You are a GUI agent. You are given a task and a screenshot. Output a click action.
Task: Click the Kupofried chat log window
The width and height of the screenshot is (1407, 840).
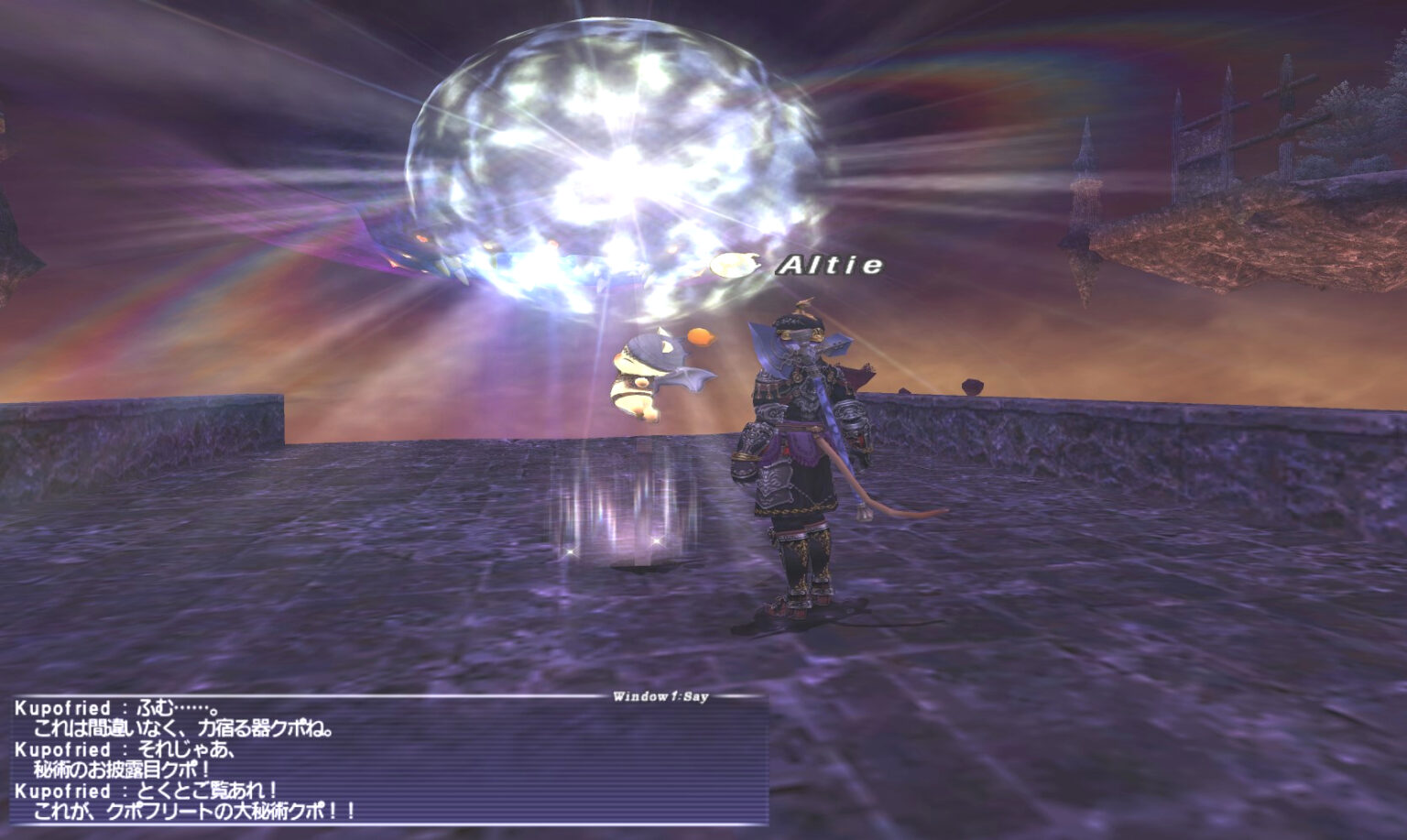(x=385, y=760)
